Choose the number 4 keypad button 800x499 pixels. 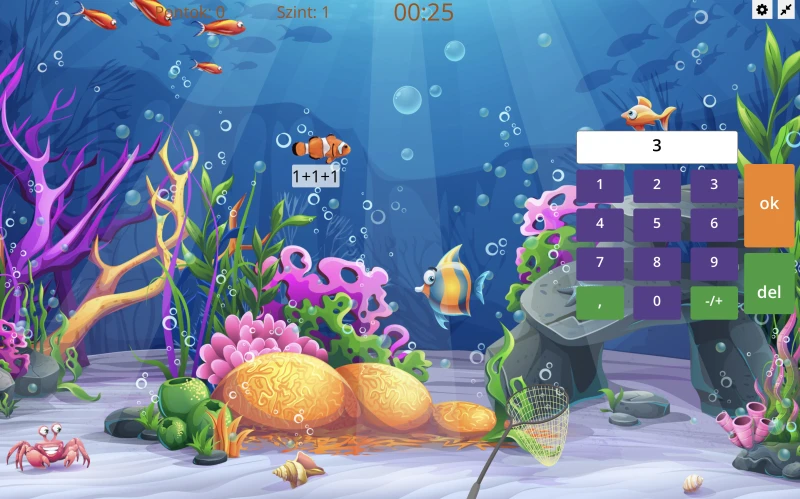click(600, 223)
